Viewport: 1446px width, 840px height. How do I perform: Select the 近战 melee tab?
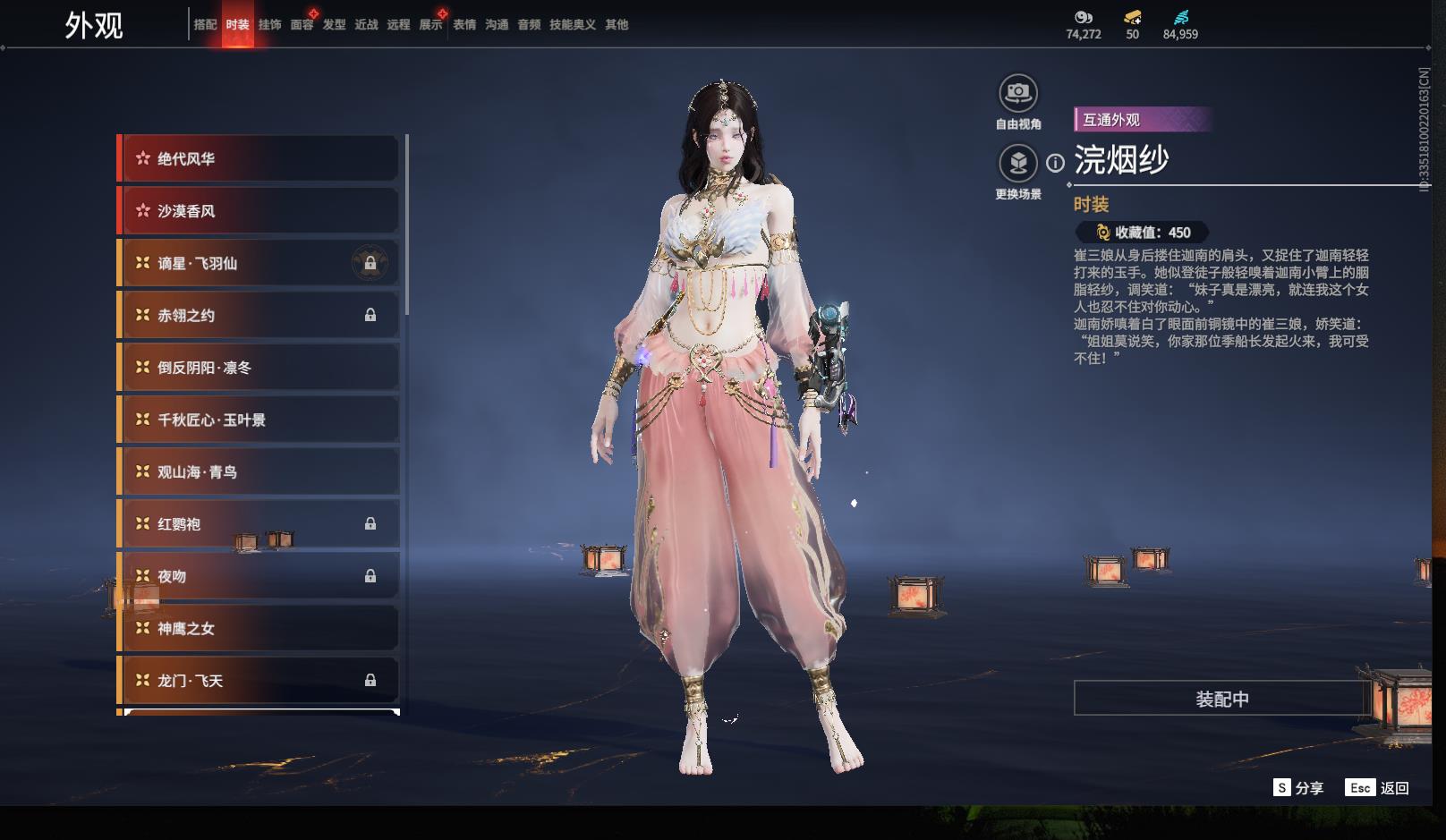[x=366, y=25]
